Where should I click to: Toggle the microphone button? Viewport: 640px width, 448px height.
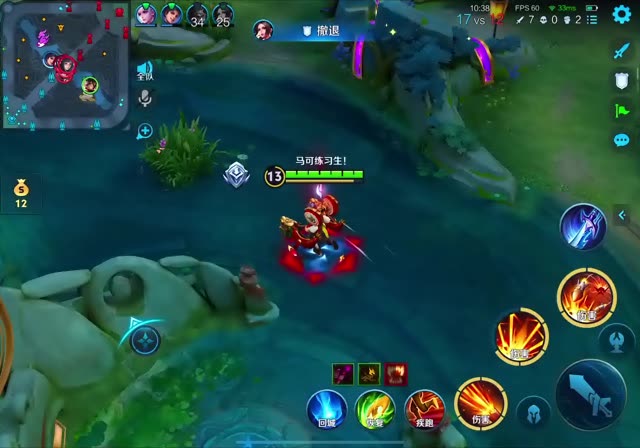[x=145, y=98]
